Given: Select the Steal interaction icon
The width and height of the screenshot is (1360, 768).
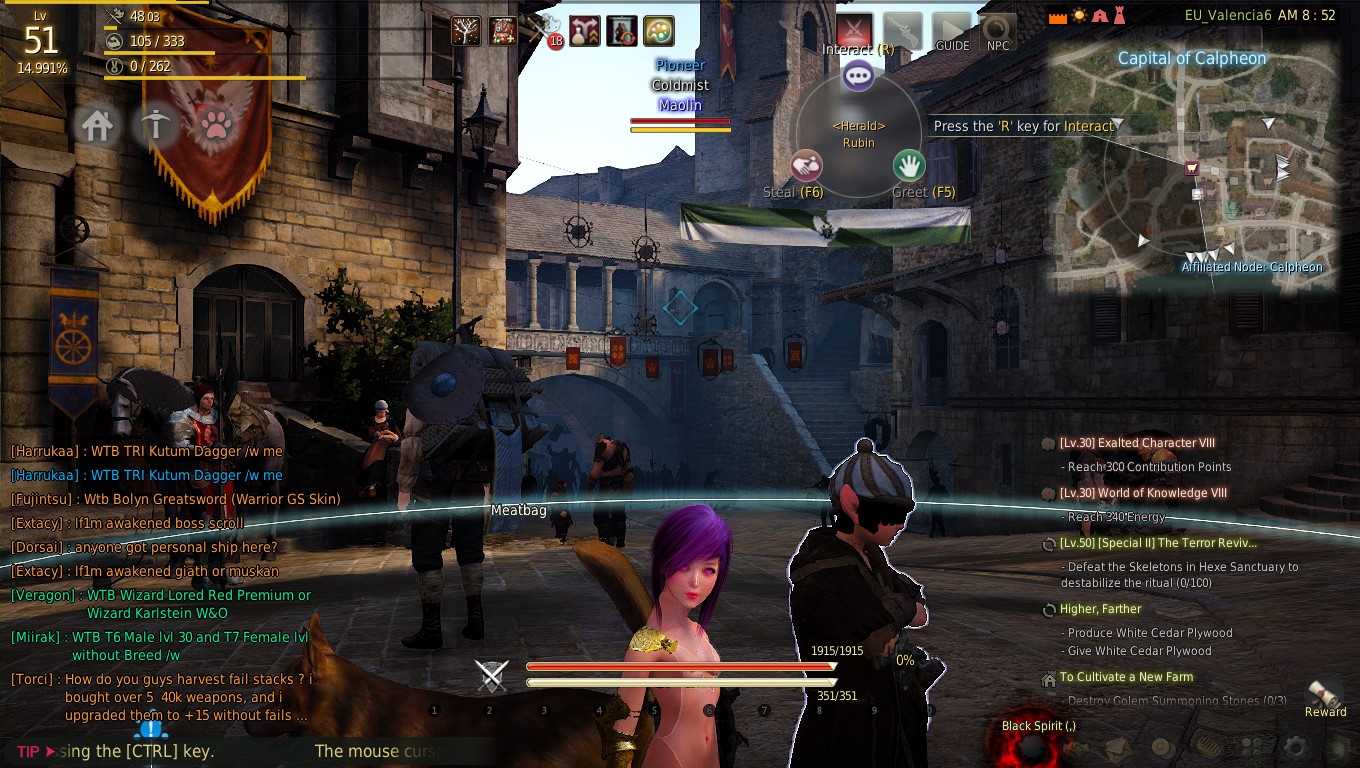Looking at the screenshot, I should click(807, 165).
